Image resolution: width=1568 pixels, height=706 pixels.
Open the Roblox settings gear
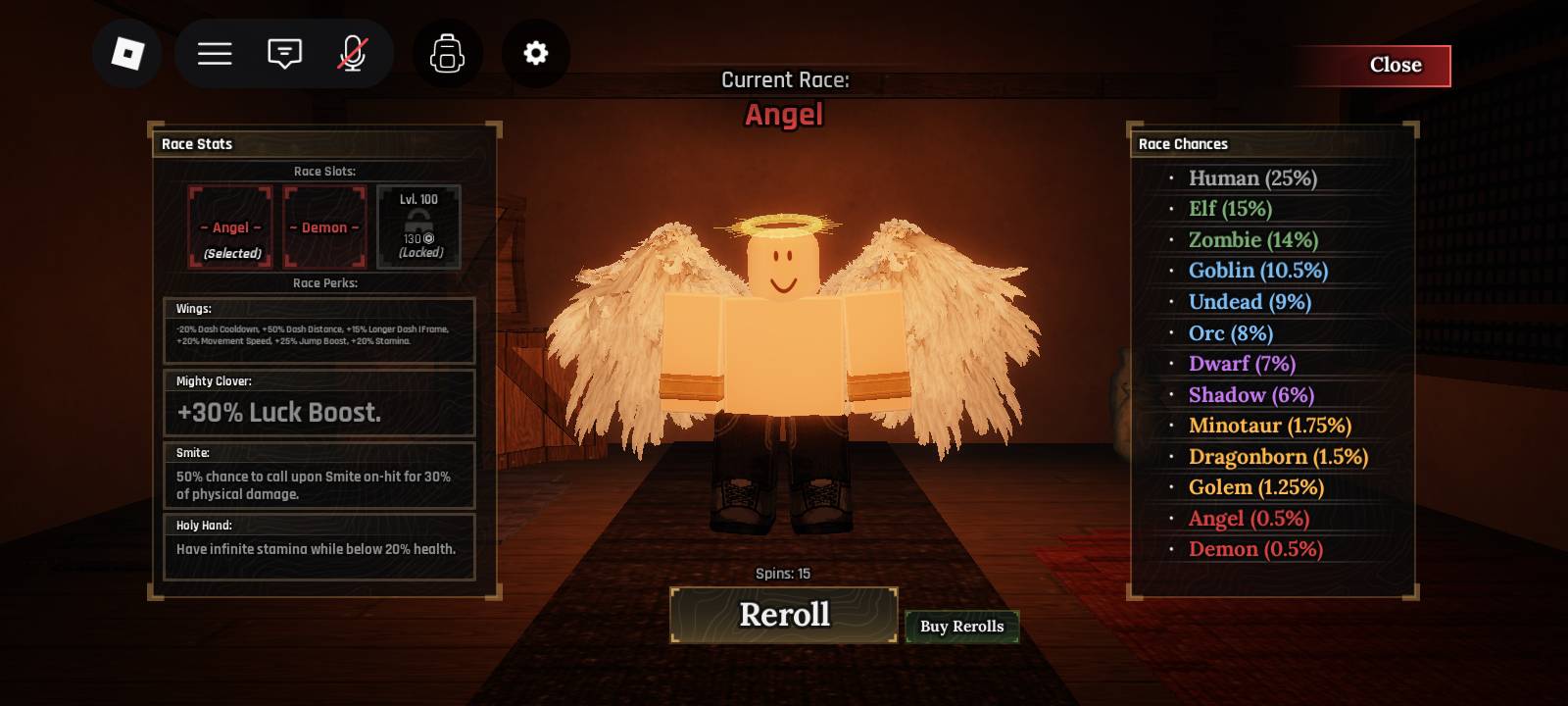point(535,54)
